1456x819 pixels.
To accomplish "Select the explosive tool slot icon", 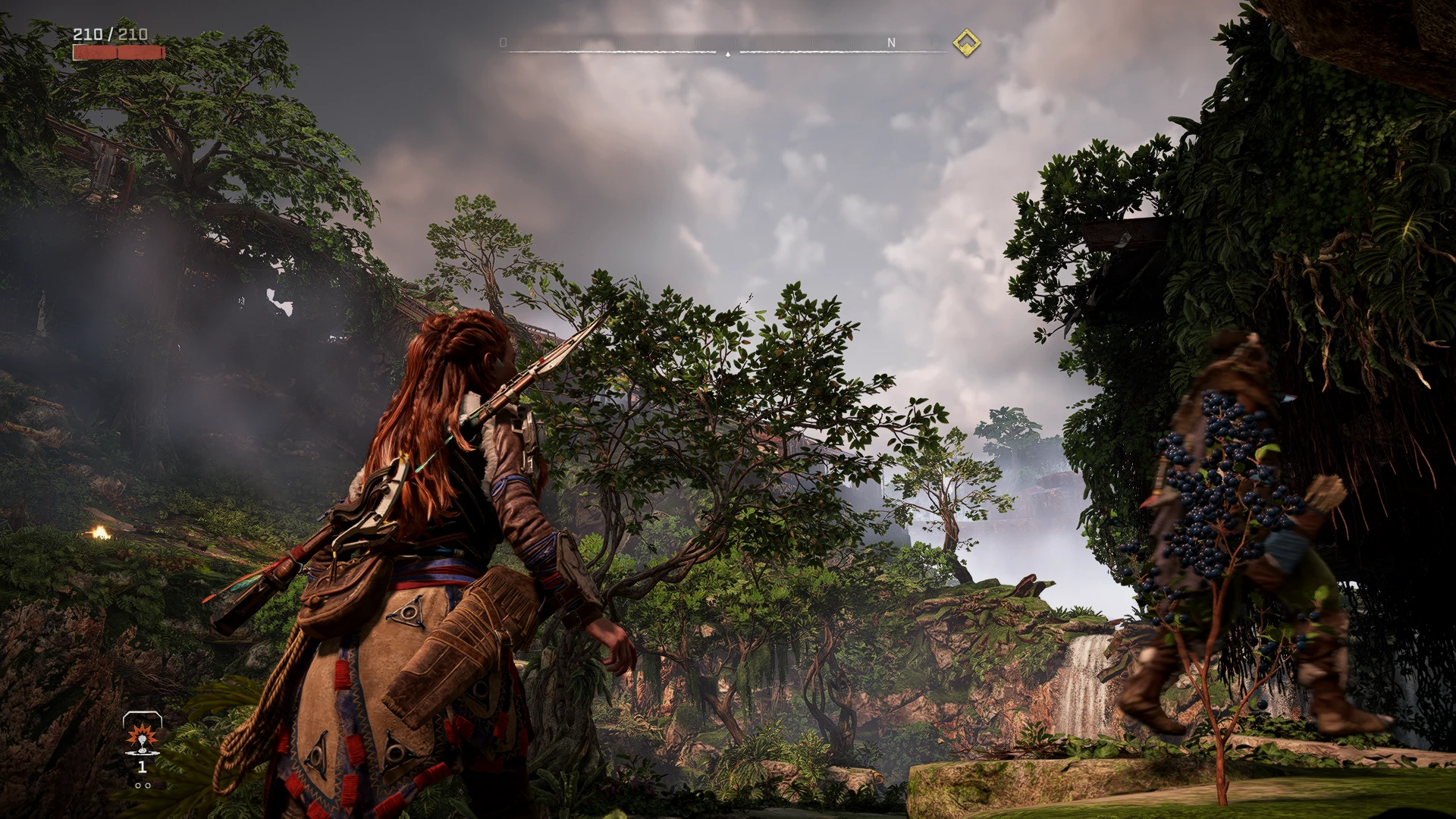I will point(142,736).
